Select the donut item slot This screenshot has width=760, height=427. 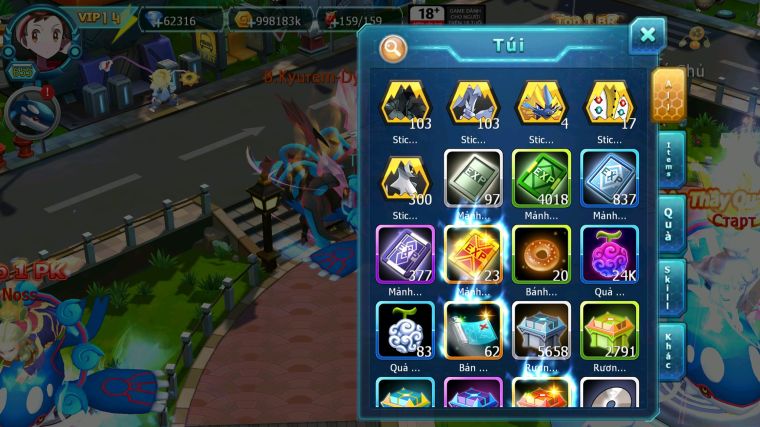541,255
